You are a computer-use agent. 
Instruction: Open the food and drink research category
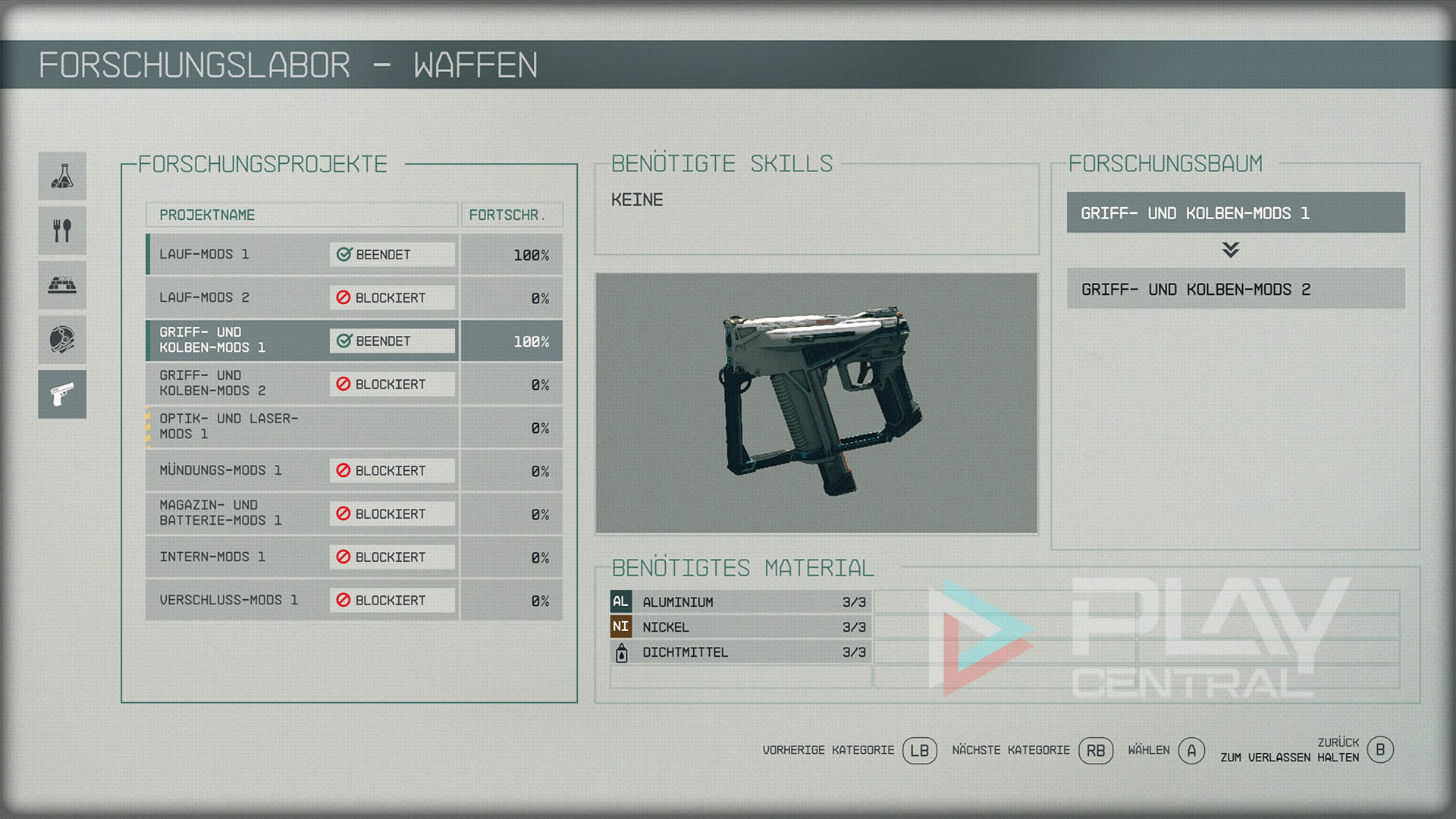[62, 231]
